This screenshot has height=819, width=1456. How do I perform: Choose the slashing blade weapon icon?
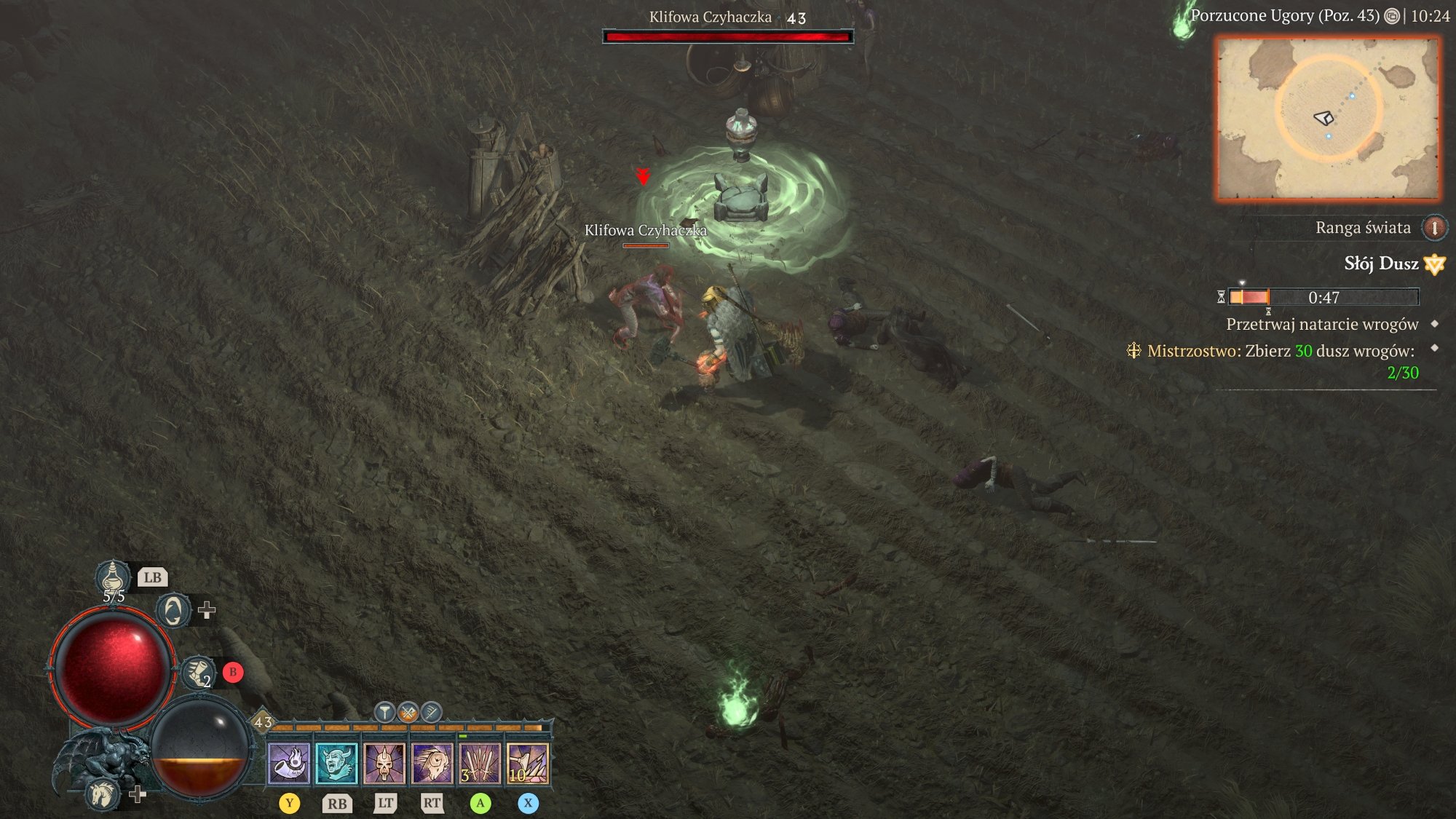tap(431, 712)
